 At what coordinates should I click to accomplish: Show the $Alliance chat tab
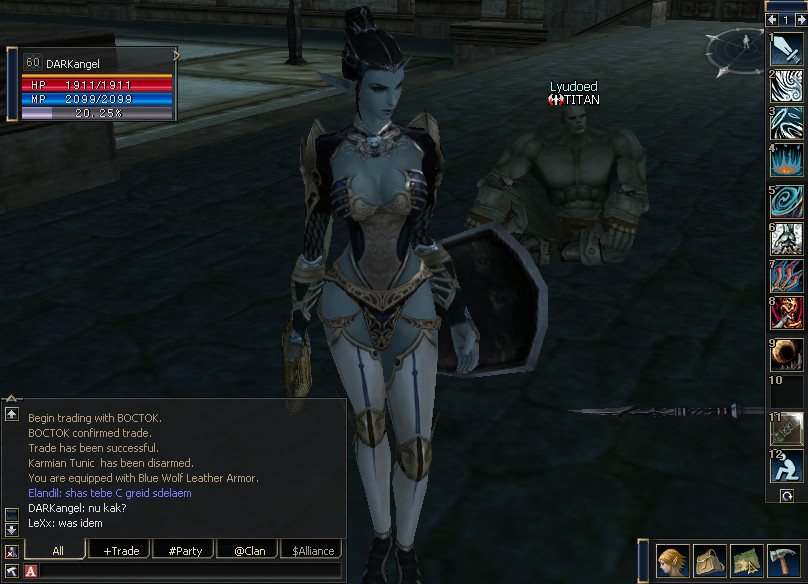pos(310,550)
